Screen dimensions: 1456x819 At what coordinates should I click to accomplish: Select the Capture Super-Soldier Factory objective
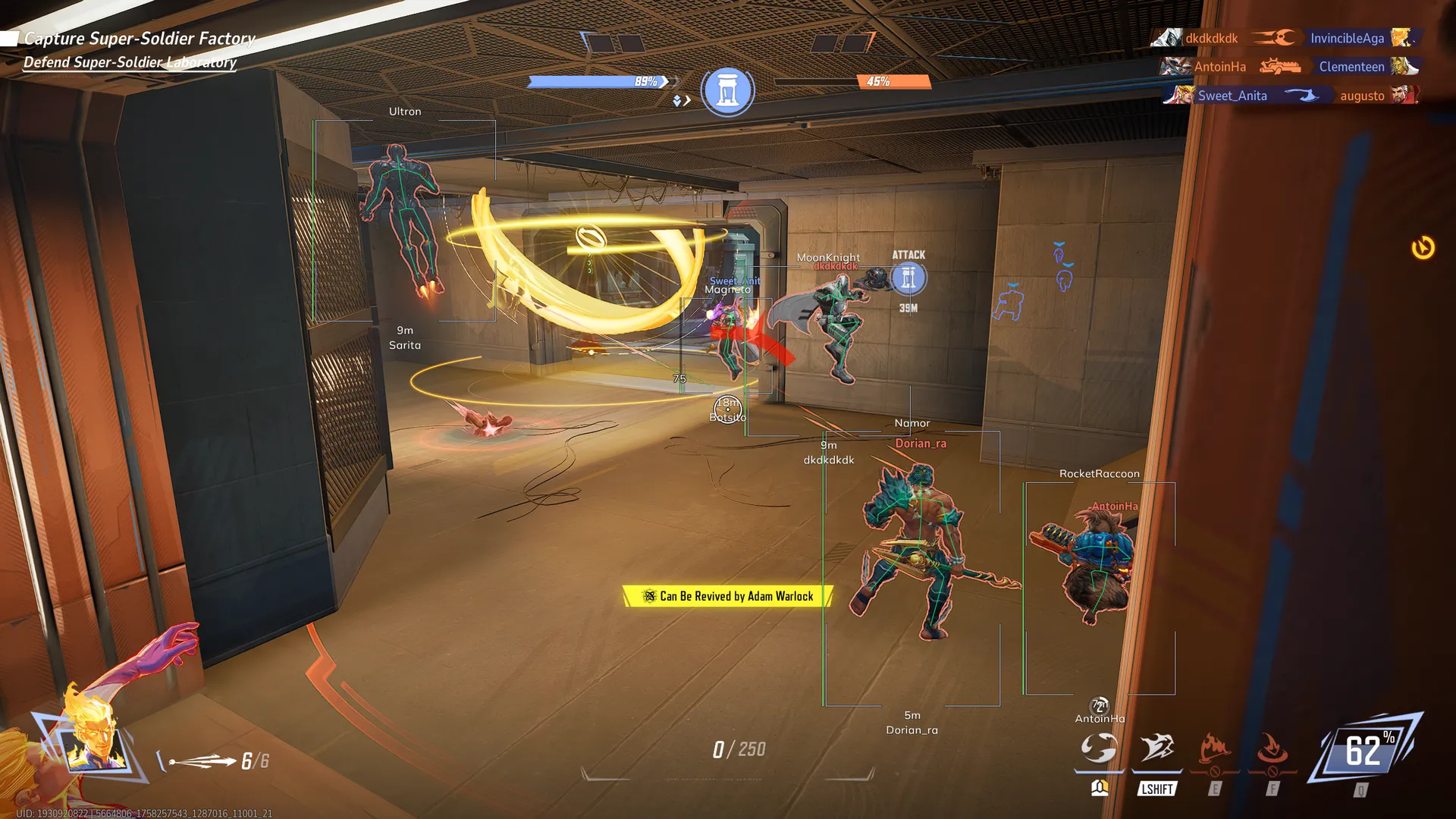coord(140,39)
